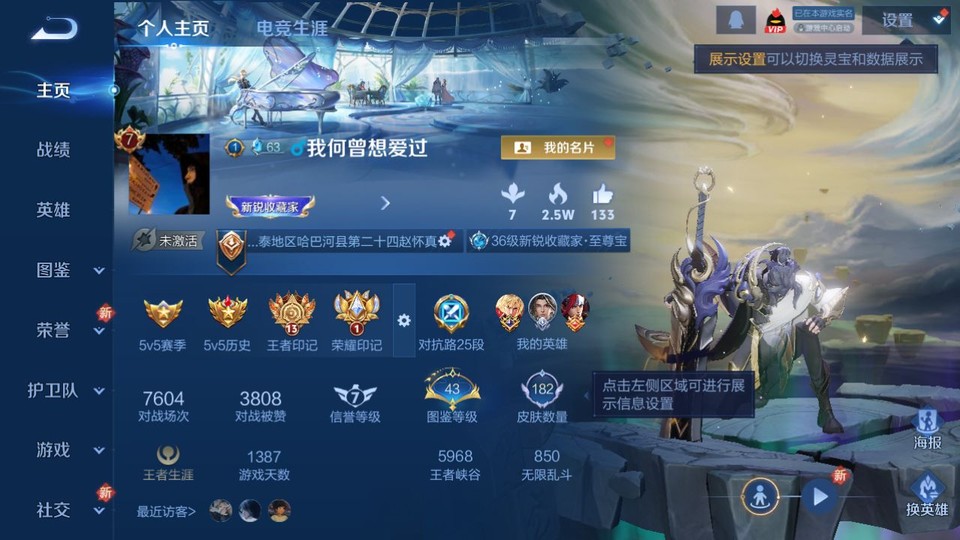
Task: Open 我的名片 card button
Action: (557, 148)
